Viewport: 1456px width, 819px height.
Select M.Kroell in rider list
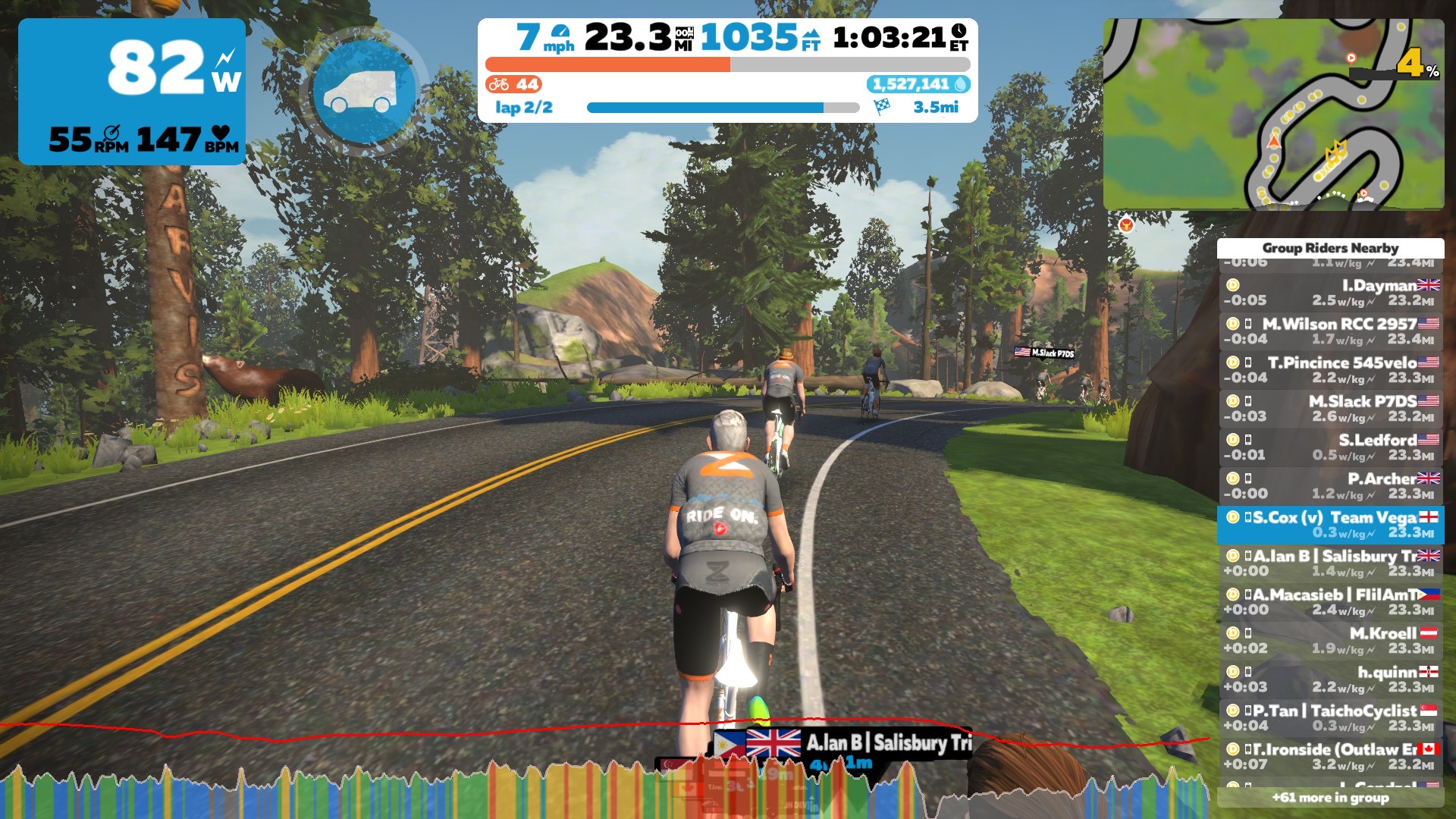(1330, 641)
